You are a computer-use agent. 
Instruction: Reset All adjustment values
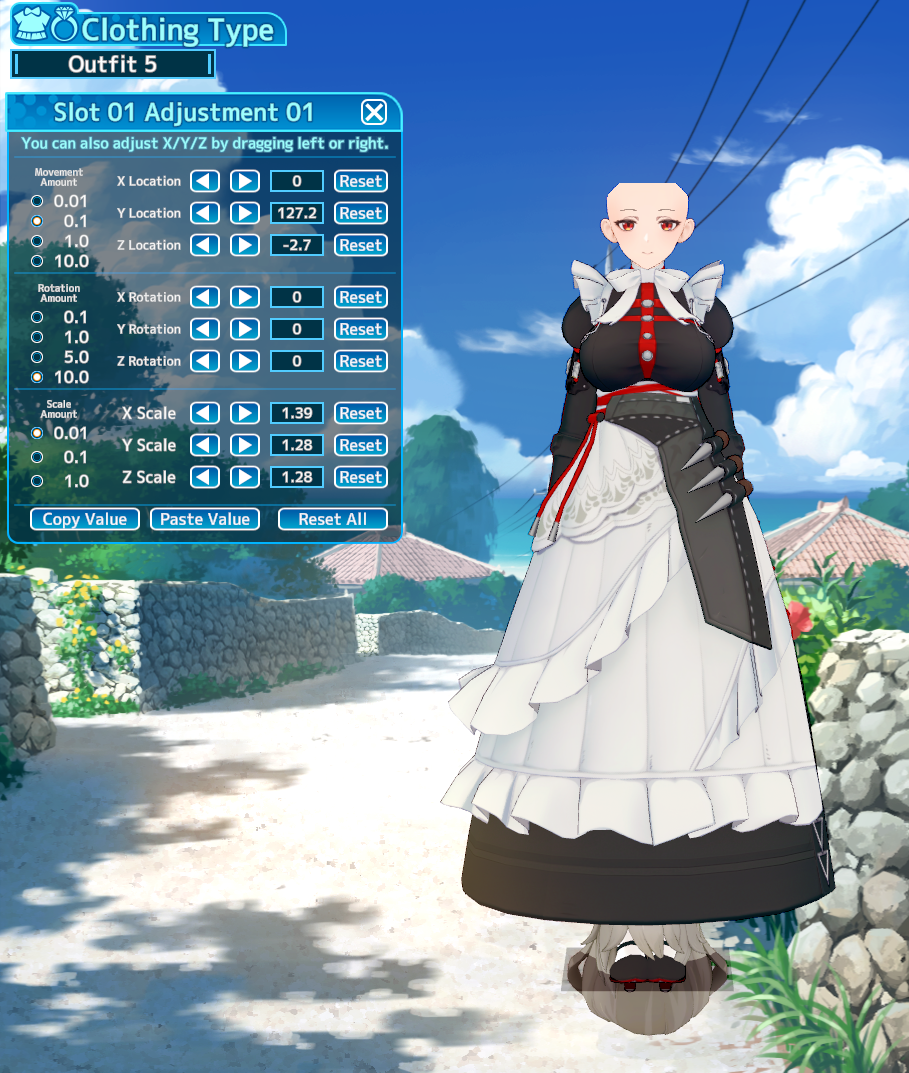(x=332, y=519)
